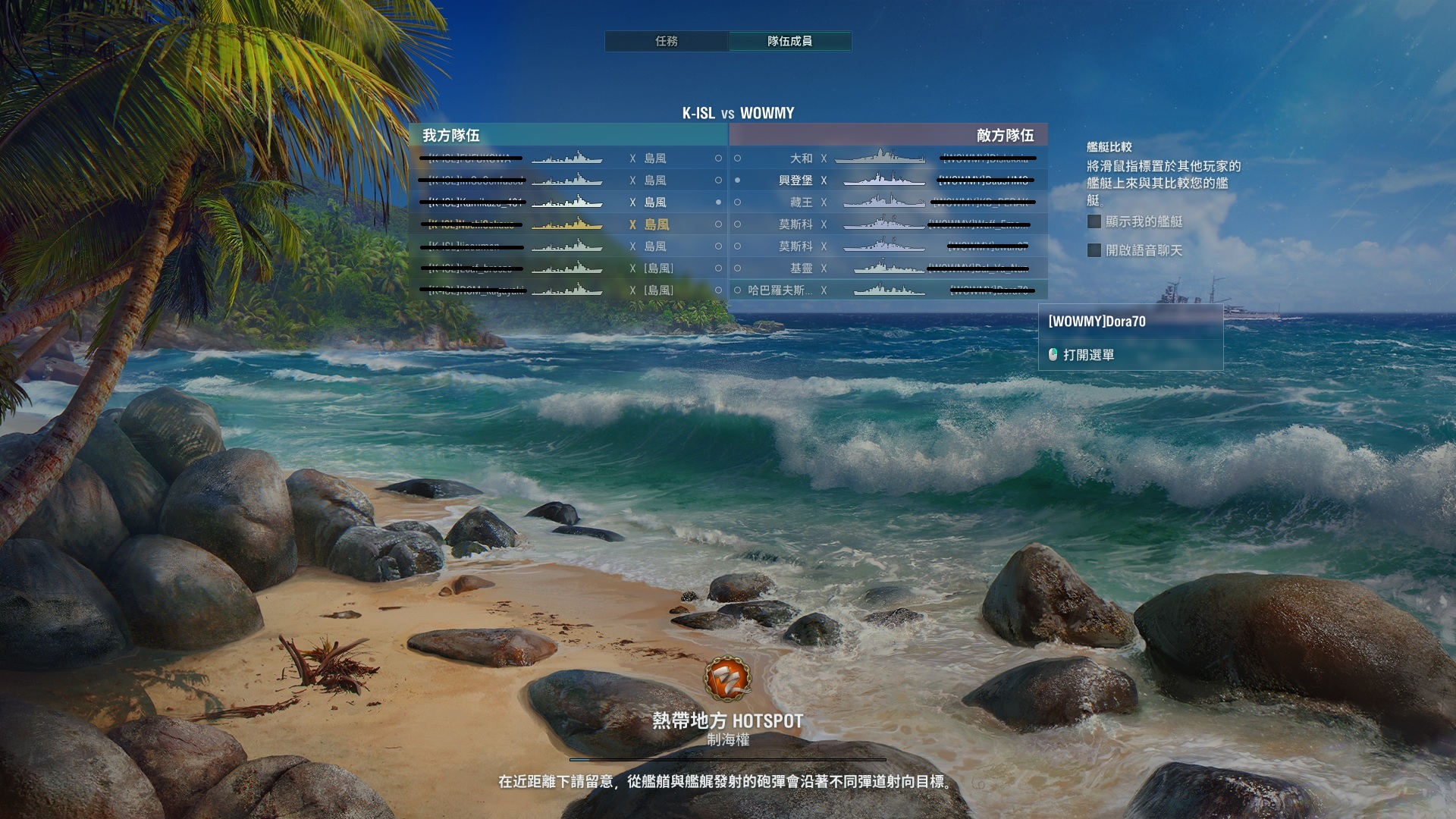This screenshot has width=1456, height=819.
Task: Select the 隊伍成員 tab
Action: pos(789,41)
